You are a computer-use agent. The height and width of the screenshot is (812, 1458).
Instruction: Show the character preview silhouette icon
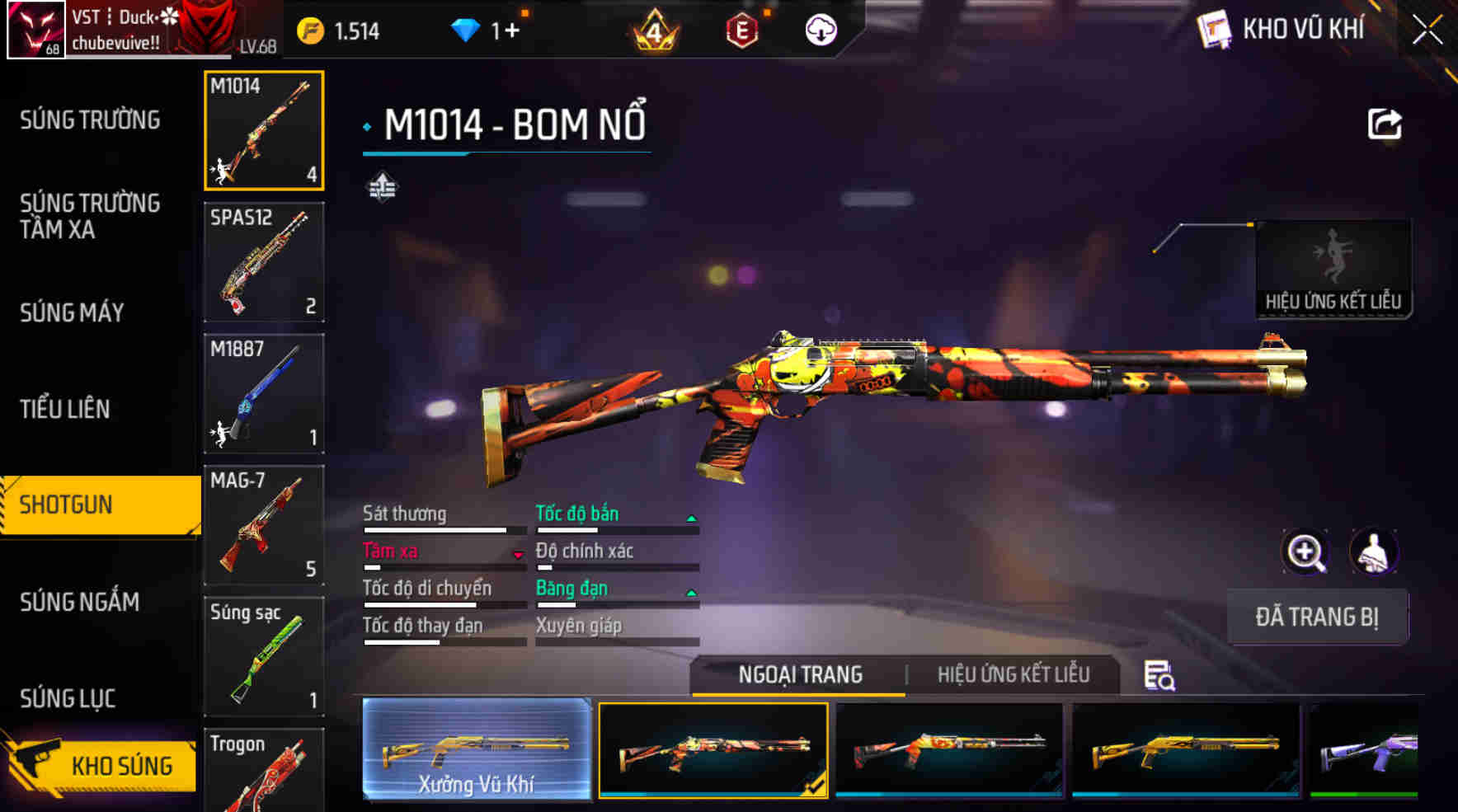coord(1374,551)
